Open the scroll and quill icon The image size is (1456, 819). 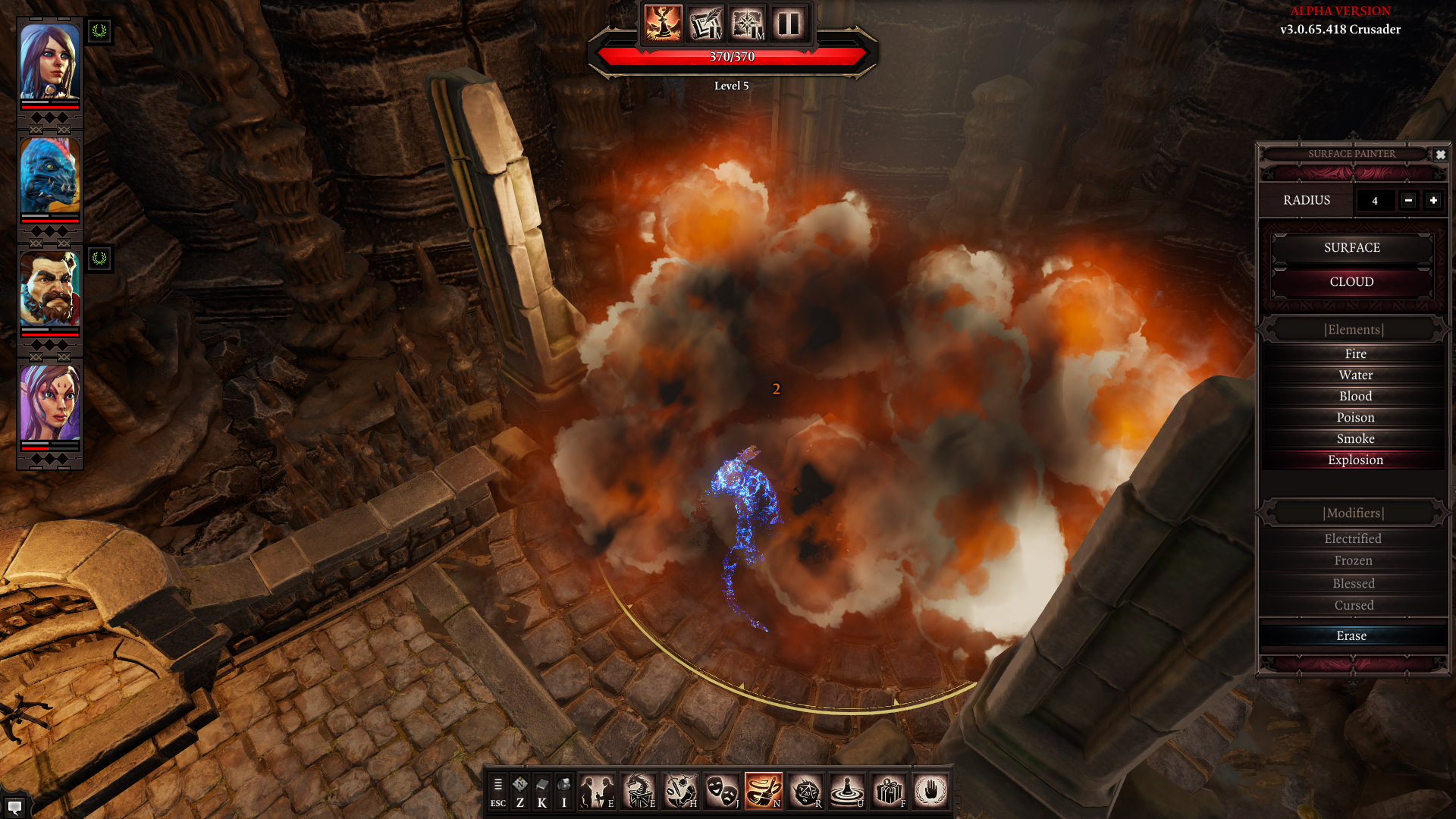(705, 24)
